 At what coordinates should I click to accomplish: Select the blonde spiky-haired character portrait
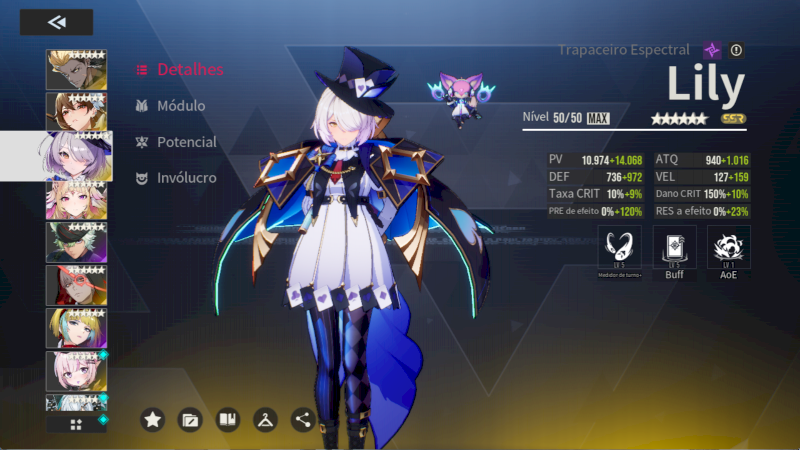77,69
